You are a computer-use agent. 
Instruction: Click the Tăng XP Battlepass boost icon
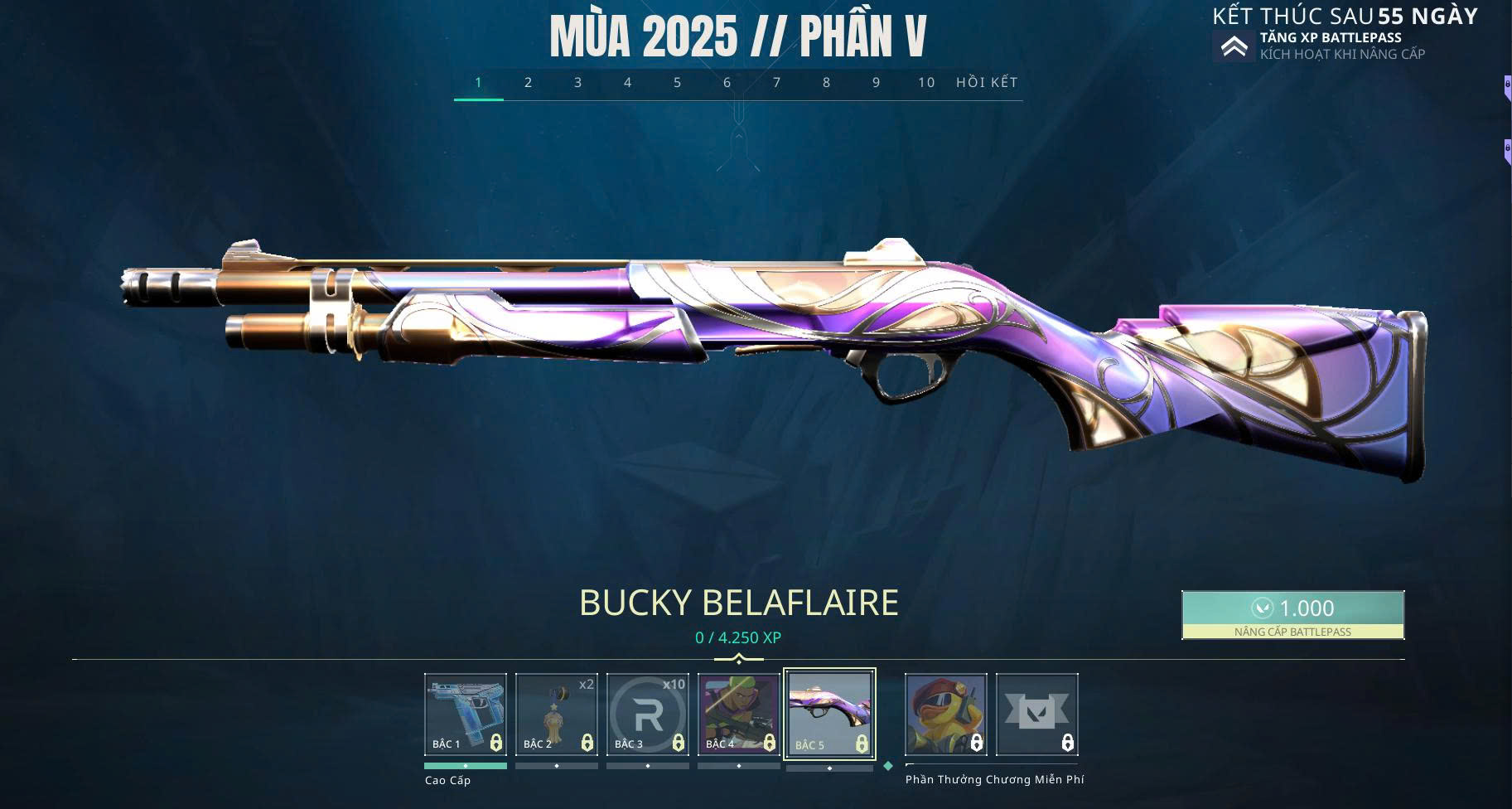click(x=1234, y=46)
